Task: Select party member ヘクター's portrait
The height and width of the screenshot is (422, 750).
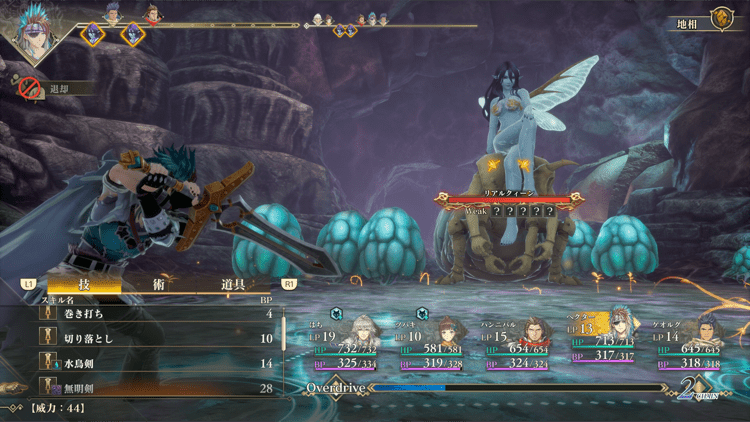Action: click(x=621, y=323)
